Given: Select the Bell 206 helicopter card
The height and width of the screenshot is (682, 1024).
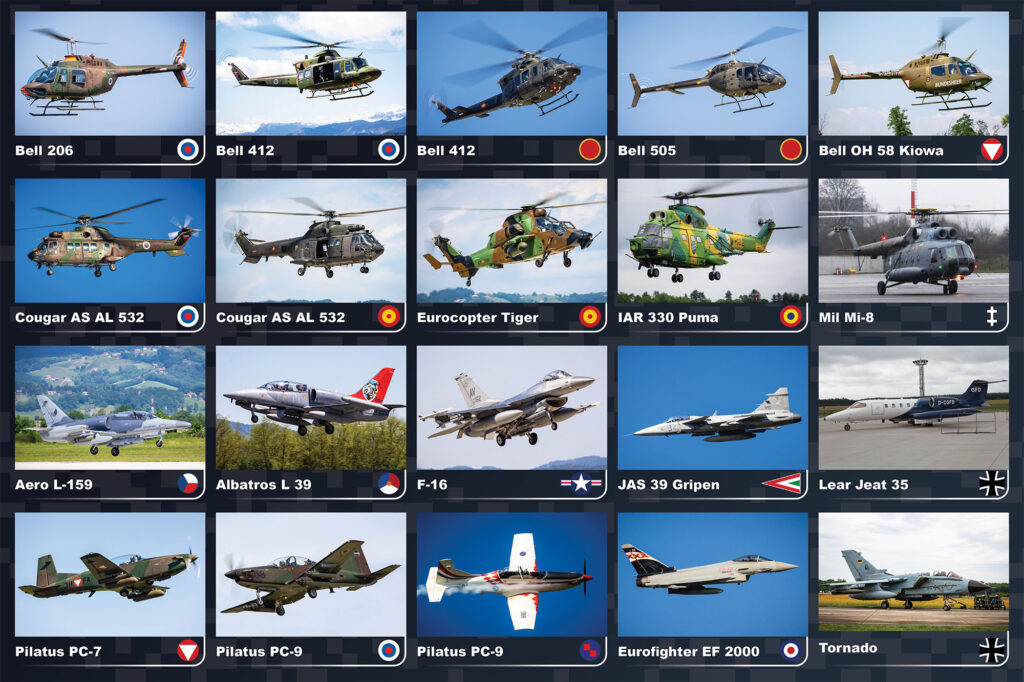Looking at the screenshot, I should point(109,87).
